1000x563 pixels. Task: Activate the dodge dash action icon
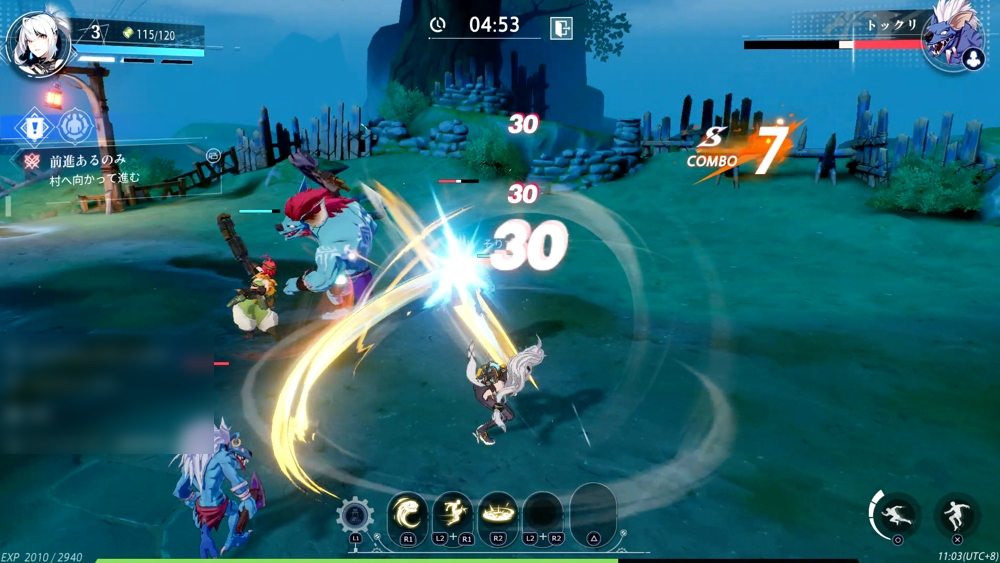pyautogui.click(x=897, y=515)
